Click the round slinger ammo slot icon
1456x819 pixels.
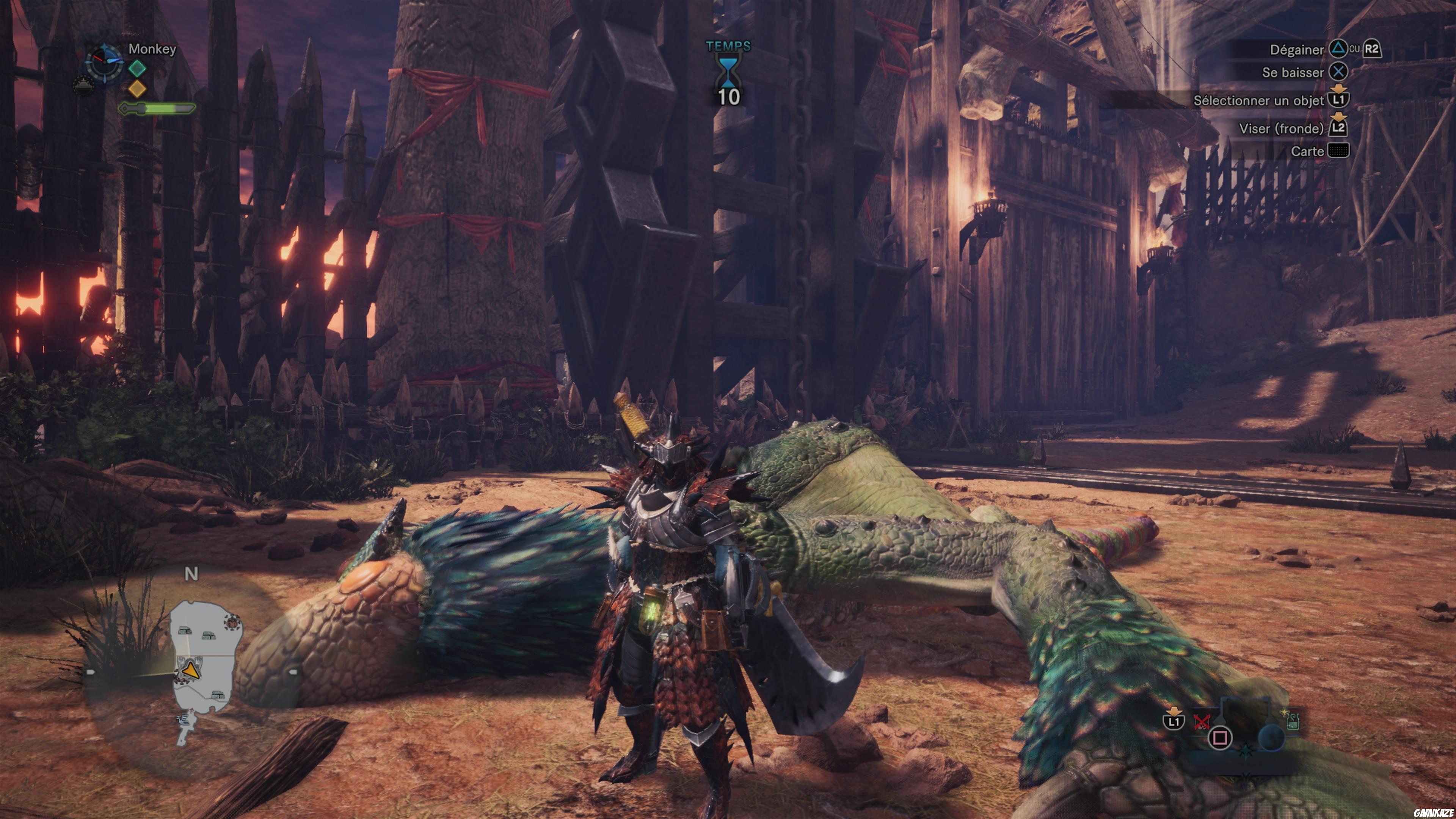(1271, 737)
